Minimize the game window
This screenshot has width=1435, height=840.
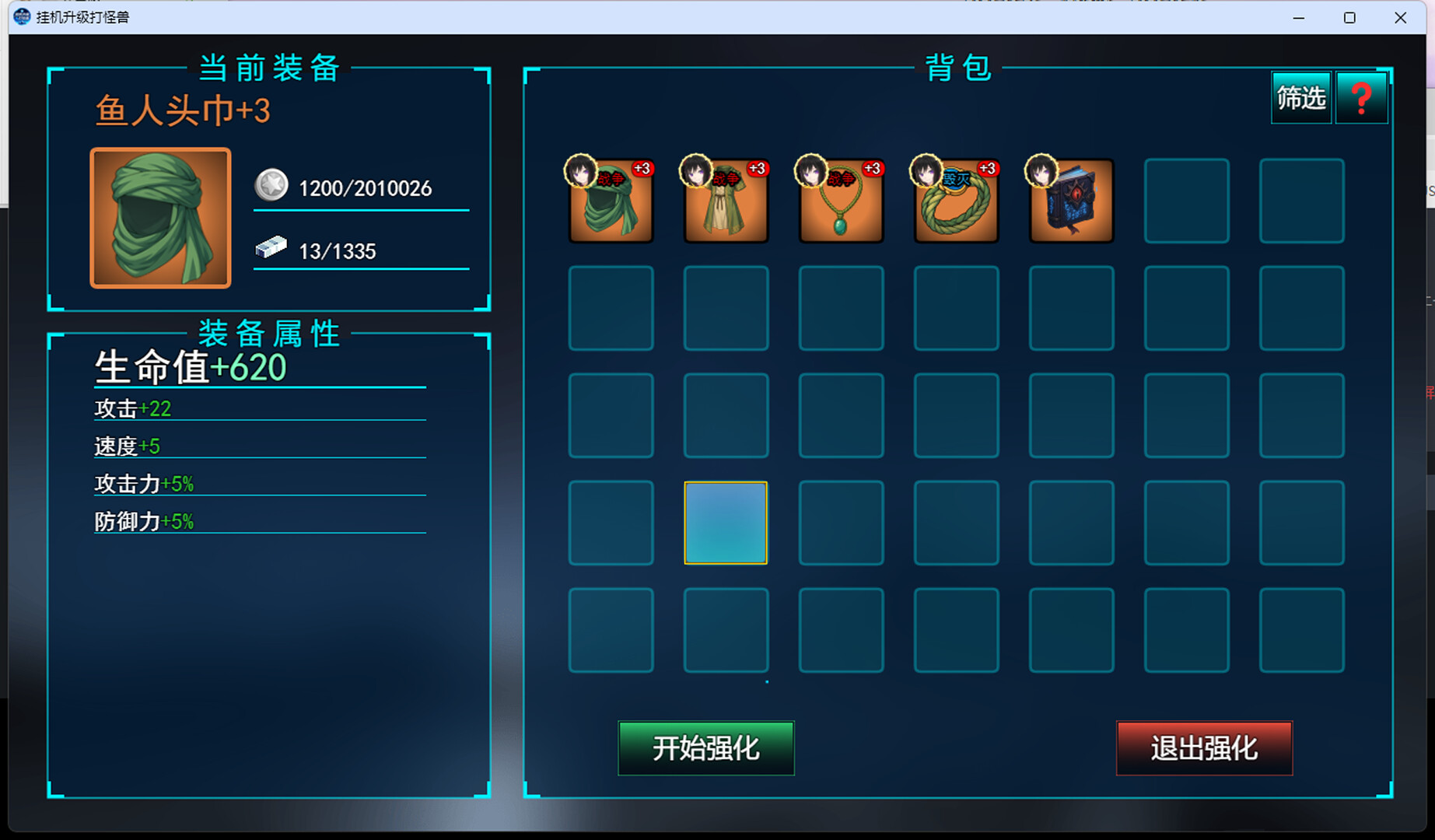pyautogui.click(x=1298, y=17)
